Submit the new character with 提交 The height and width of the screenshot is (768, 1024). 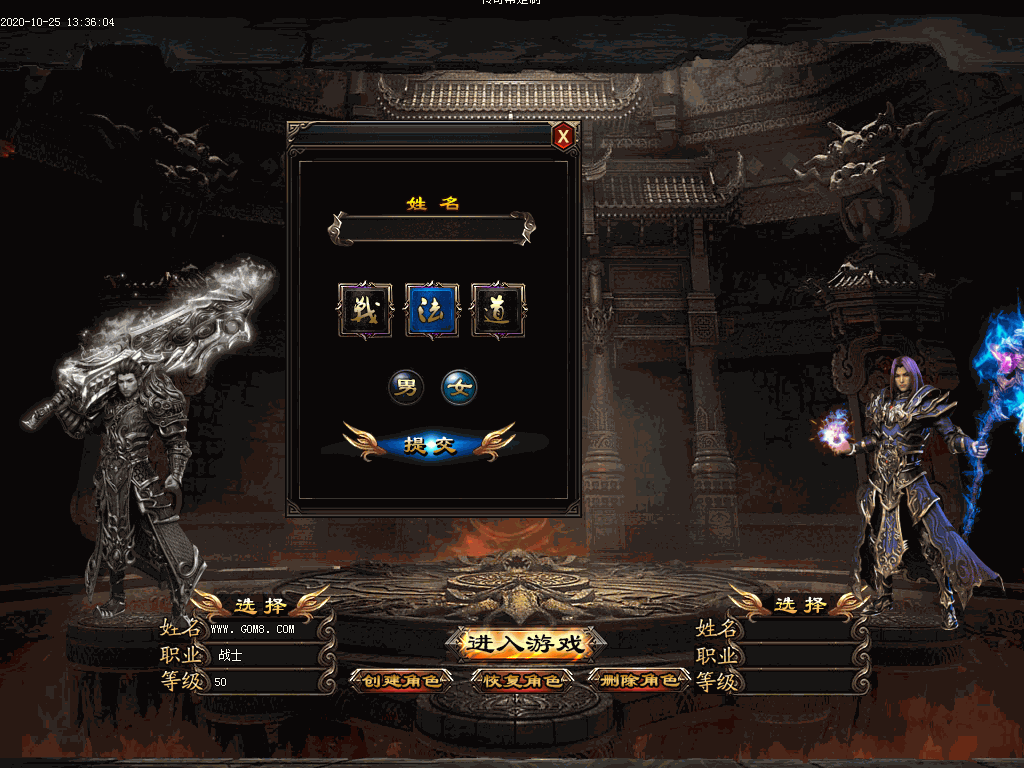[x=430, y=445]
